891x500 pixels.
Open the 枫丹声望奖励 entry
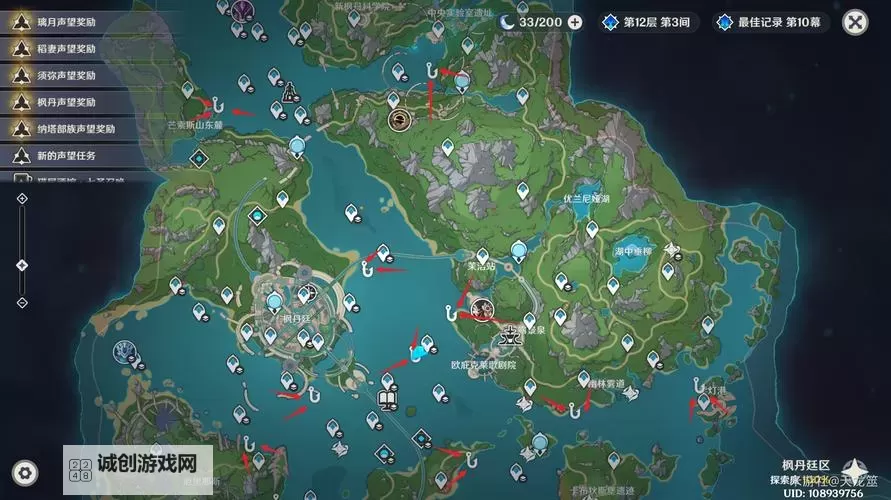click(x=62, y=102)
